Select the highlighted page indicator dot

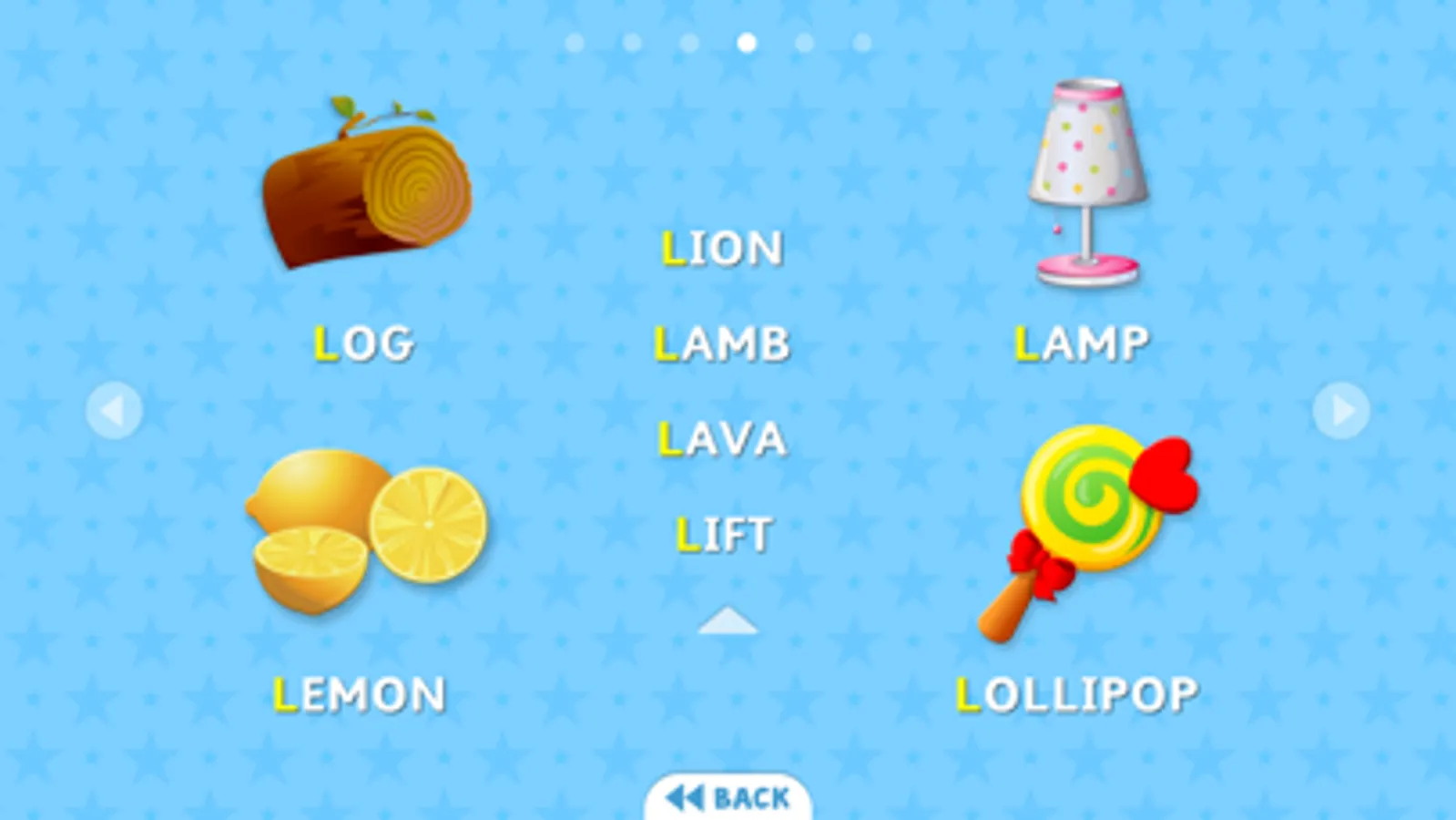(x=746, y=39)
